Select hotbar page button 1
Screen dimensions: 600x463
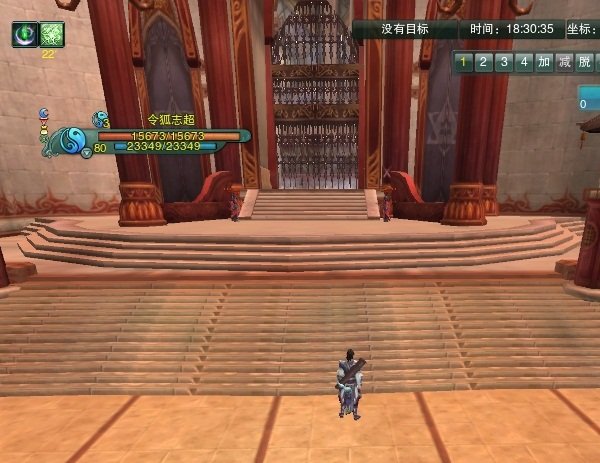(464, 62)
